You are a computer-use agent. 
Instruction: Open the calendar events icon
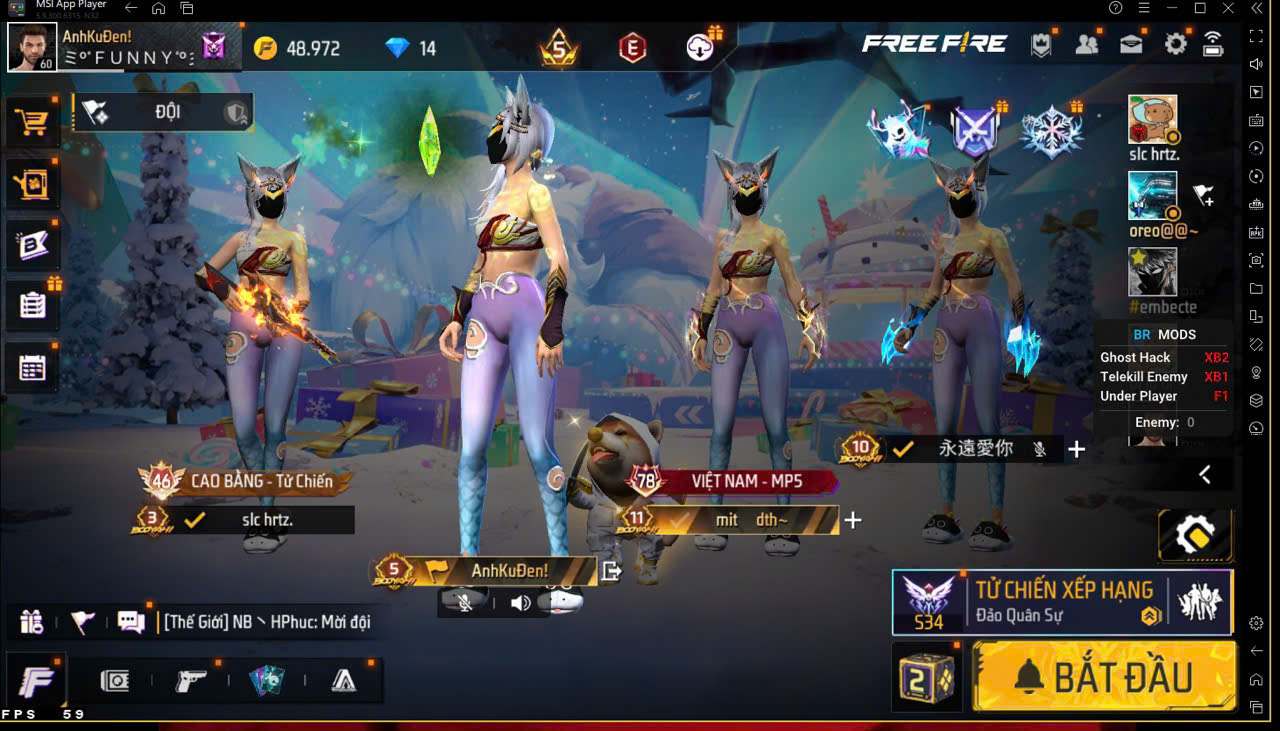click(32, 368)
